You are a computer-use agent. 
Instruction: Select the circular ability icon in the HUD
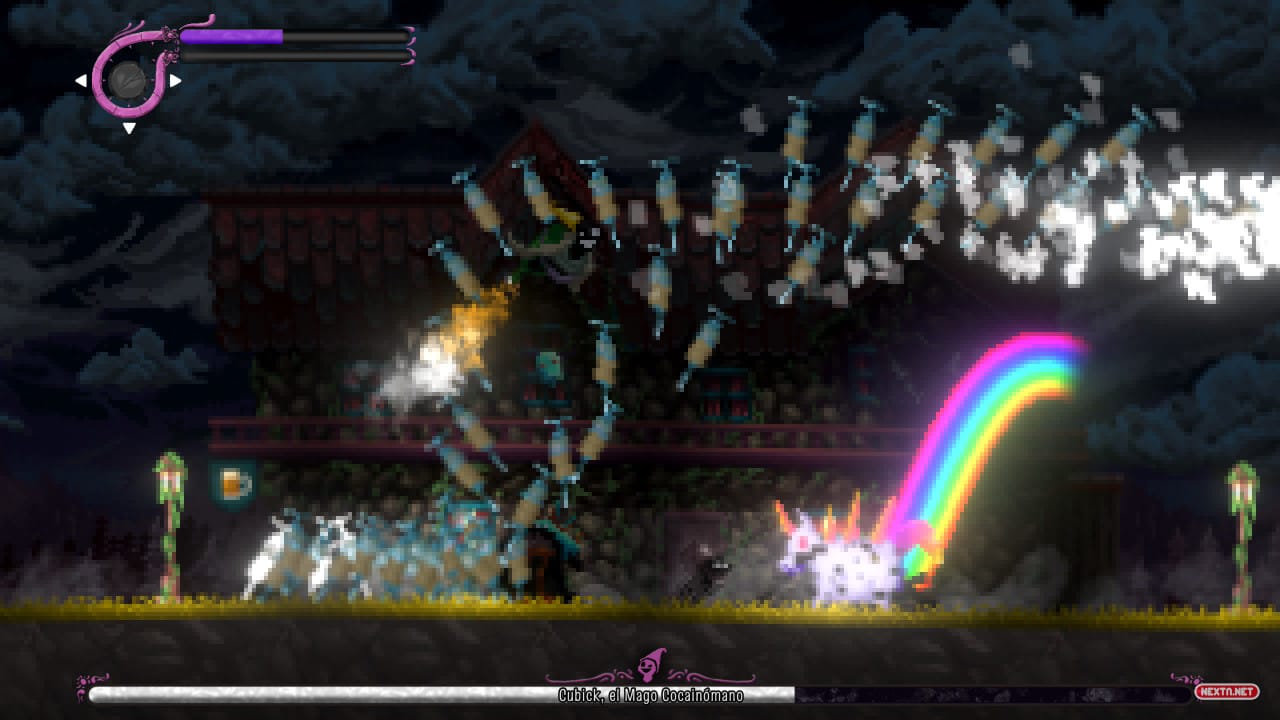tap(130, 82)
